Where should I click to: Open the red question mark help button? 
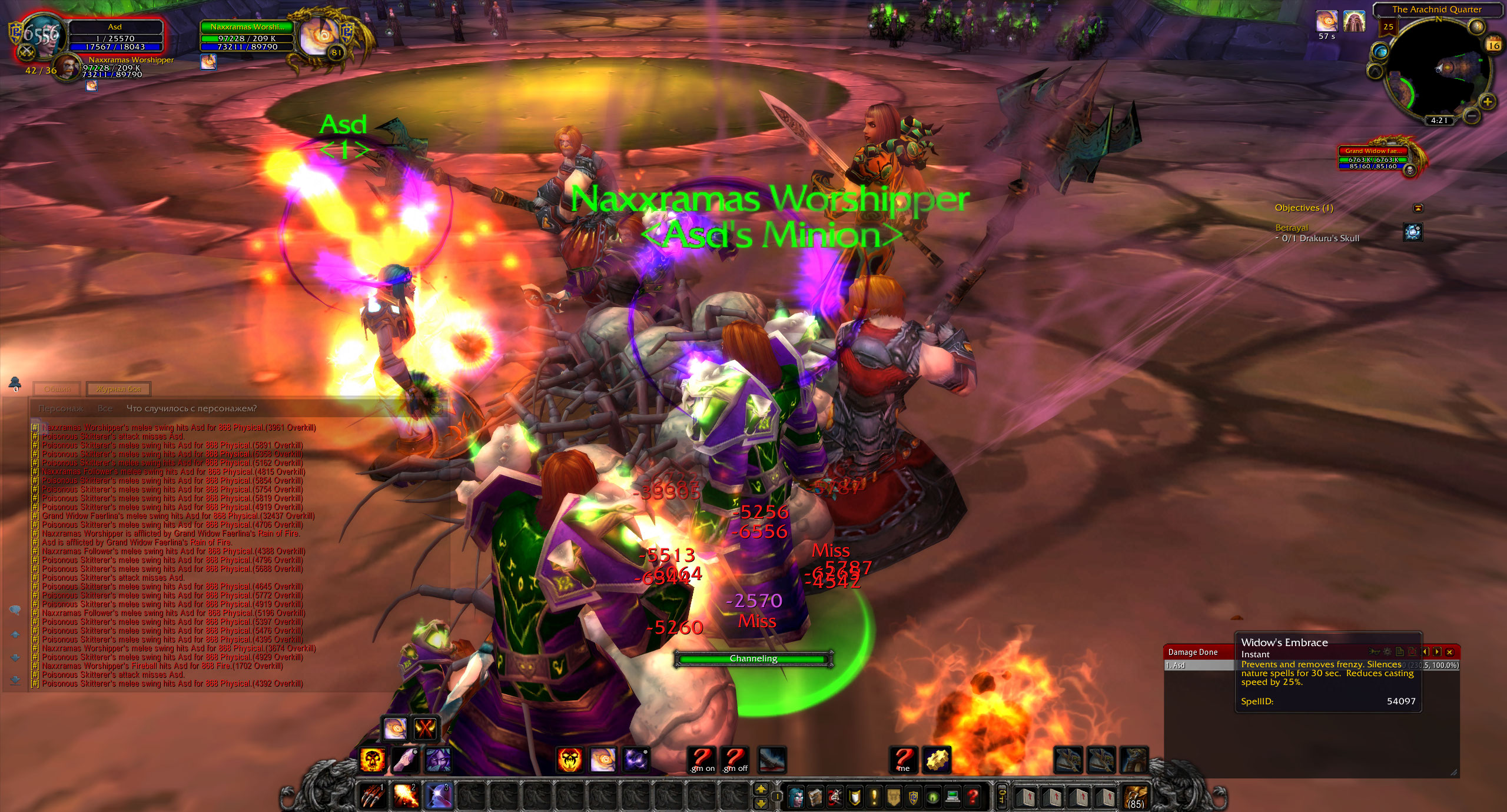(973, 797)
